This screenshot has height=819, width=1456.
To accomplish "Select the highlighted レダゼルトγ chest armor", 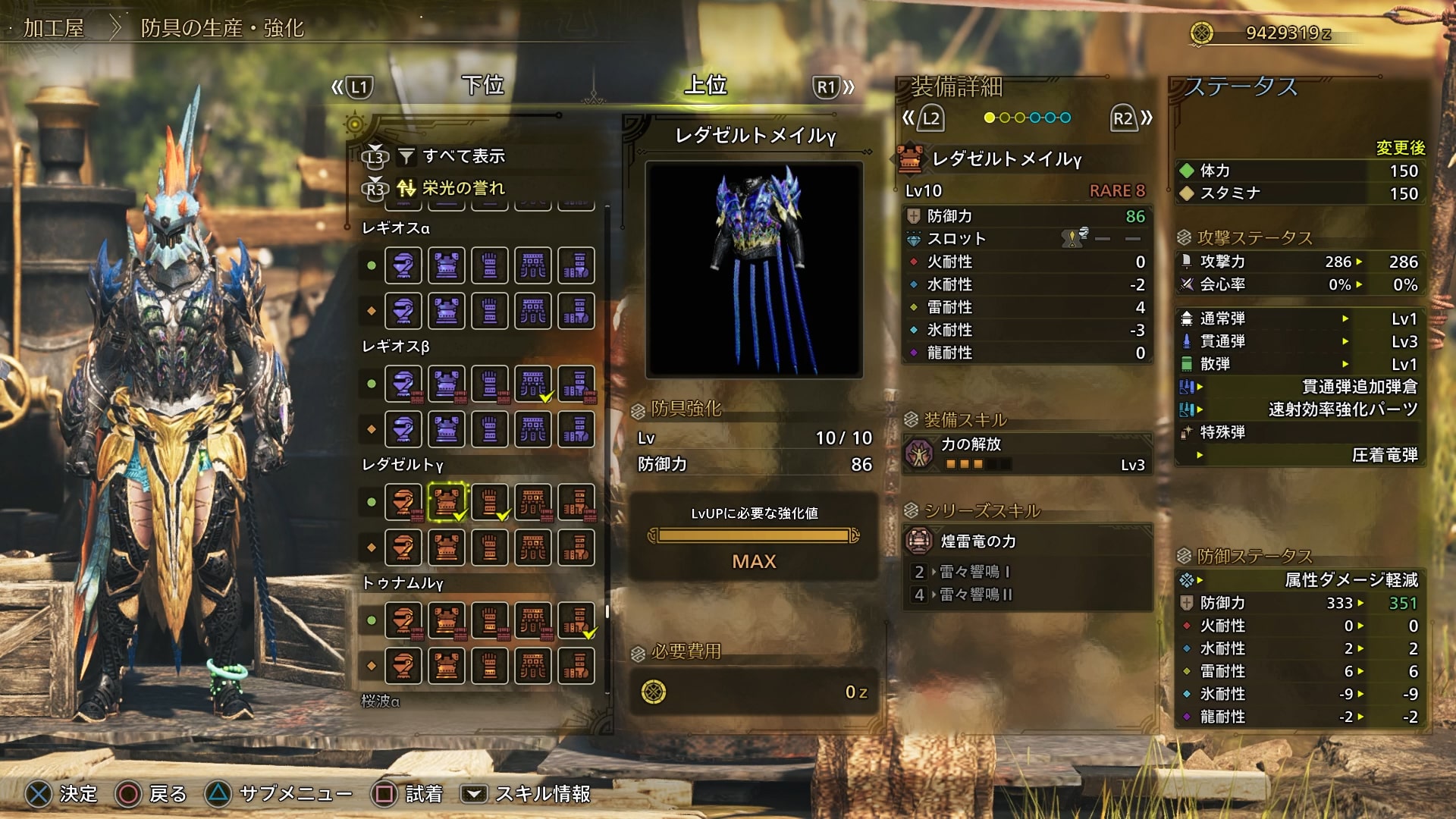I will 447,502.
